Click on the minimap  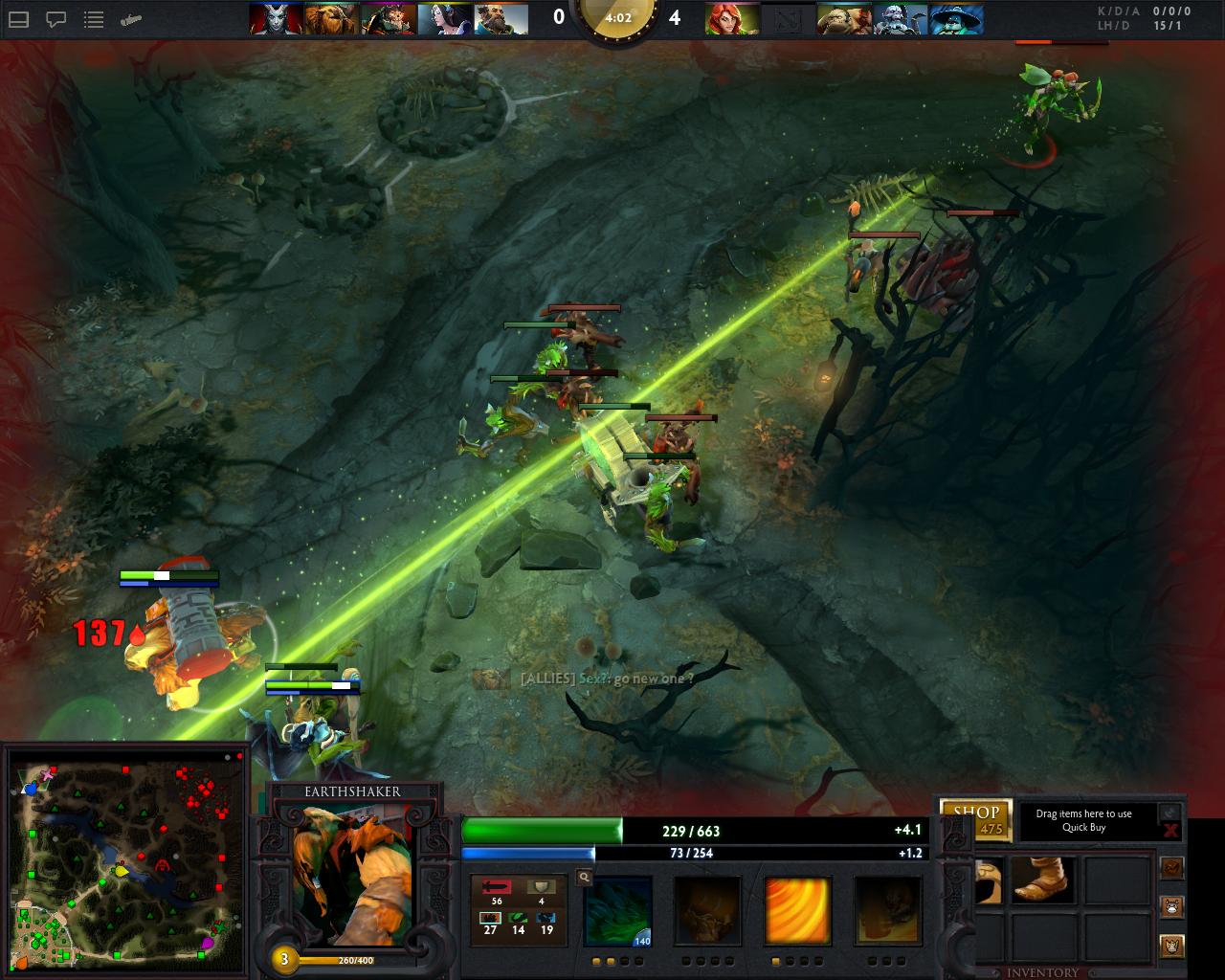(125, 863)
